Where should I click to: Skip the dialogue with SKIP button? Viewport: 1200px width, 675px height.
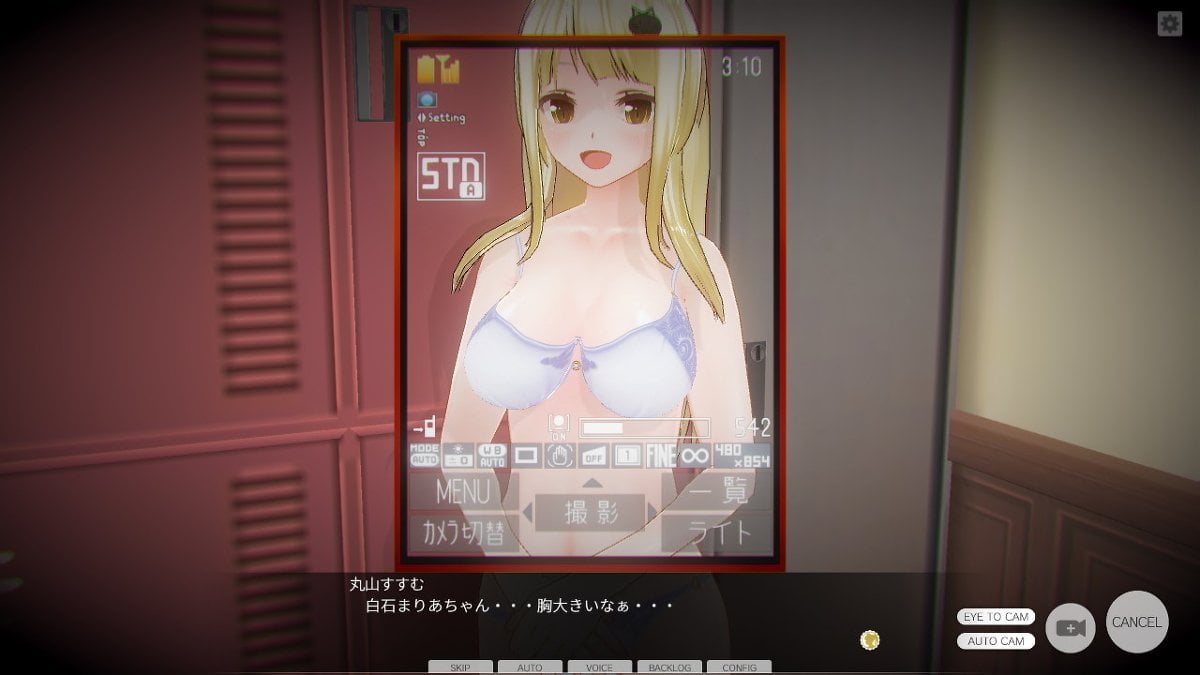460,667
